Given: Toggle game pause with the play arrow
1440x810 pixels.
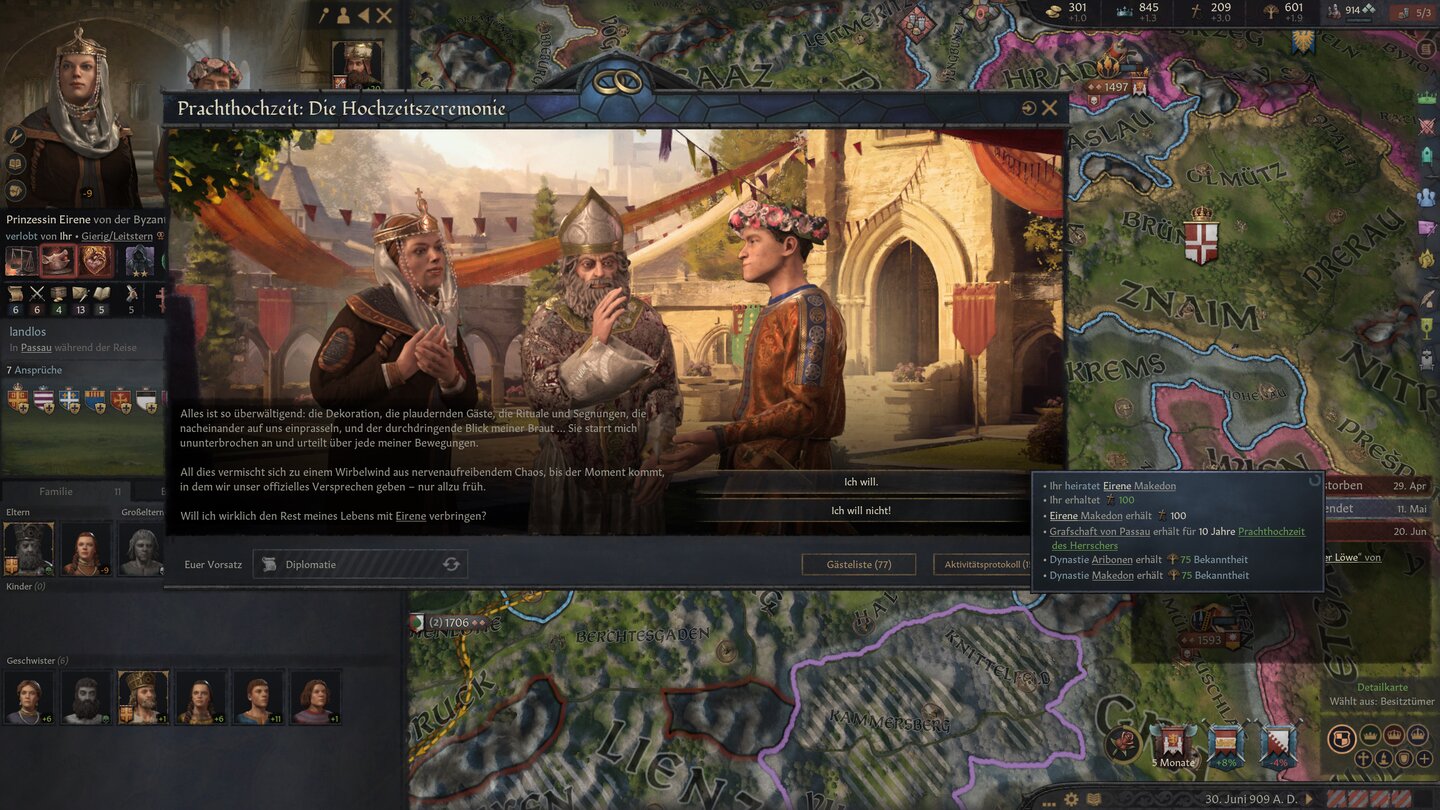Looking at the screenshot, I should (1307, 799).
